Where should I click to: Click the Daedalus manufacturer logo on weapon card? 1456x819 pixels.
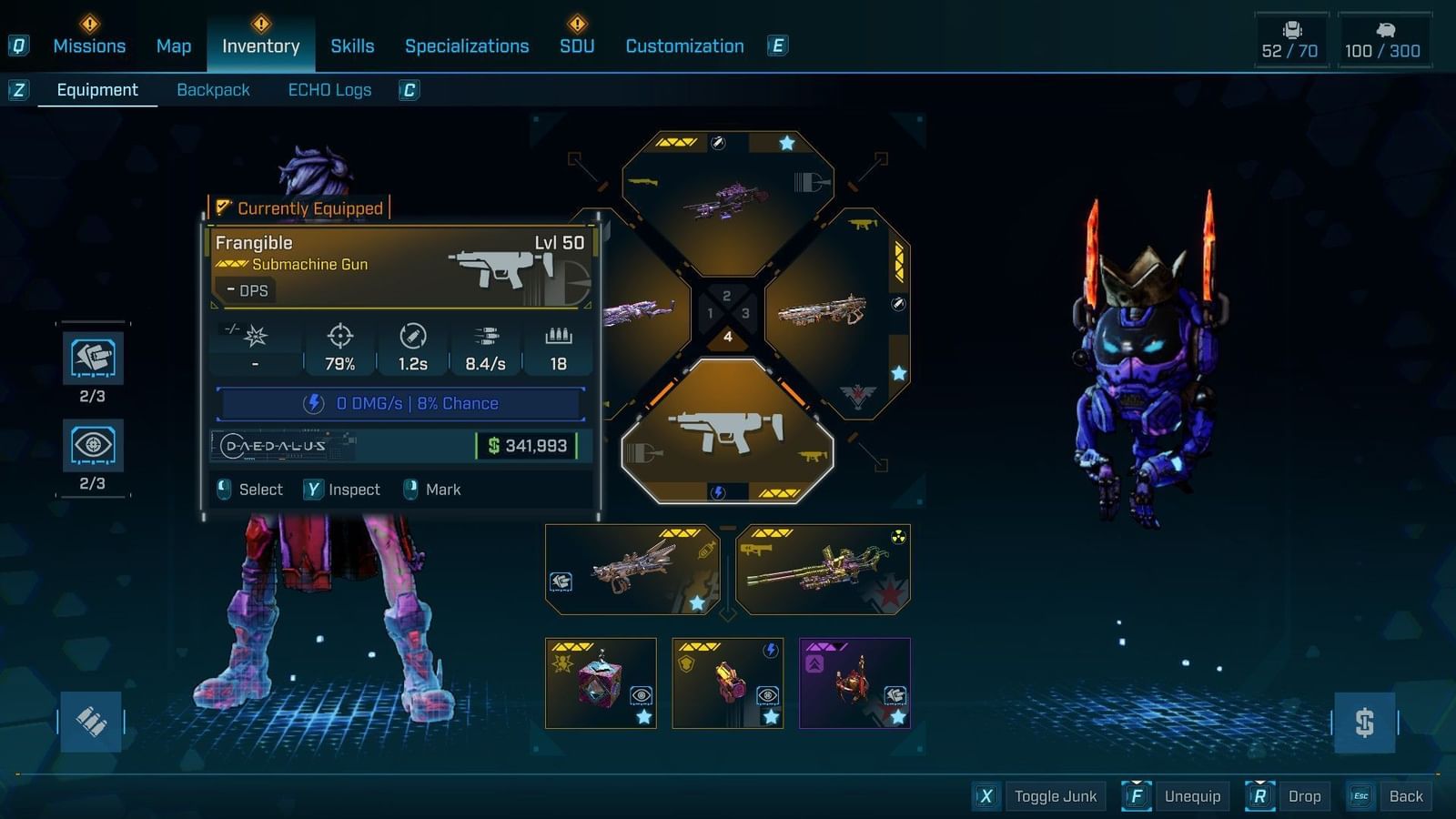pos(273,447)
